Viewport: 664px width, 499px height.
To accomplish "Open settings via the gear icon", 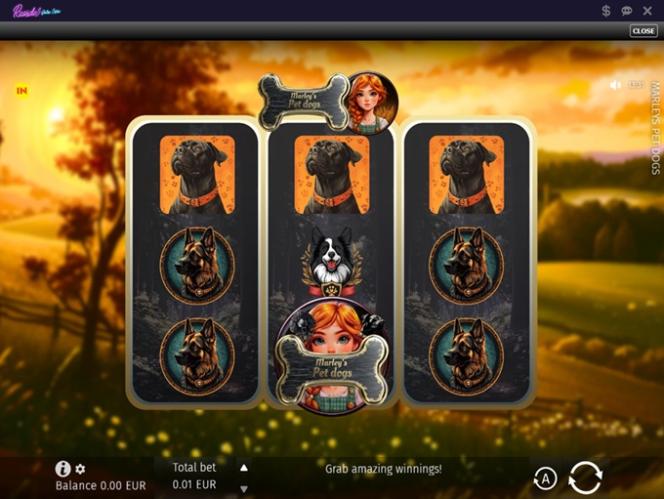I will pos(80,469).
